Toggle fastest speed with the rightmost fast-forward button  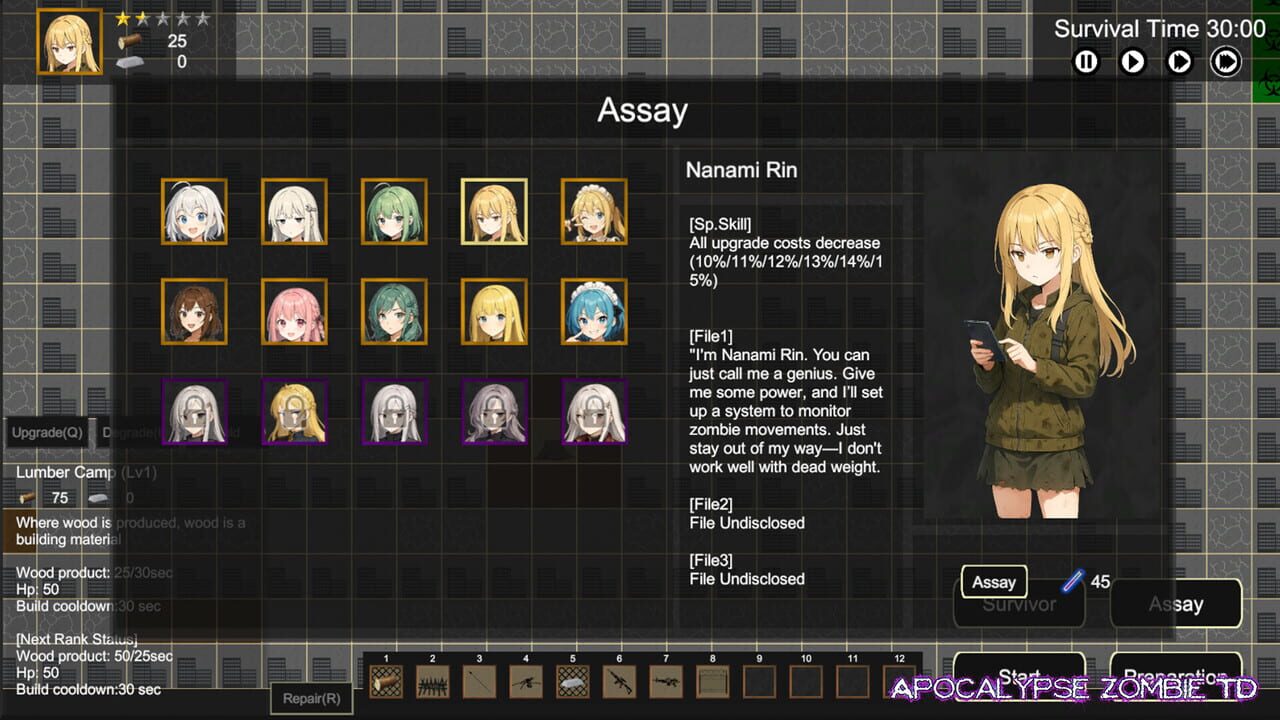coord(1226,61)
